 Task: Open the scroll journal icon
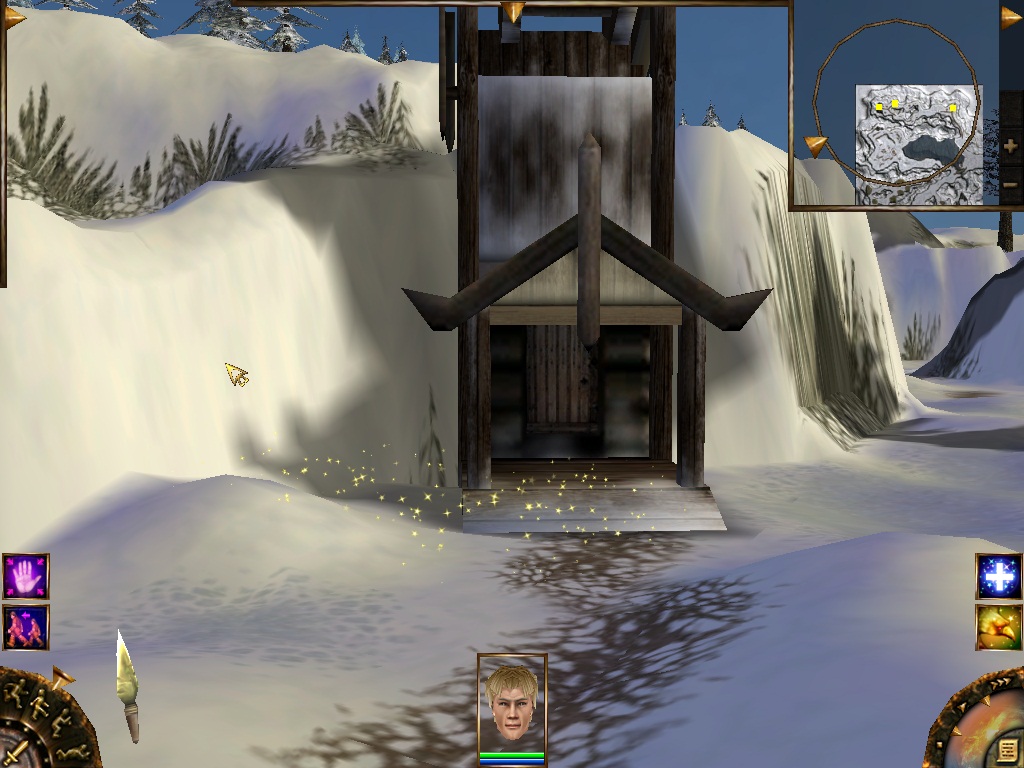pyautogui.click(x=1006, y=749)
